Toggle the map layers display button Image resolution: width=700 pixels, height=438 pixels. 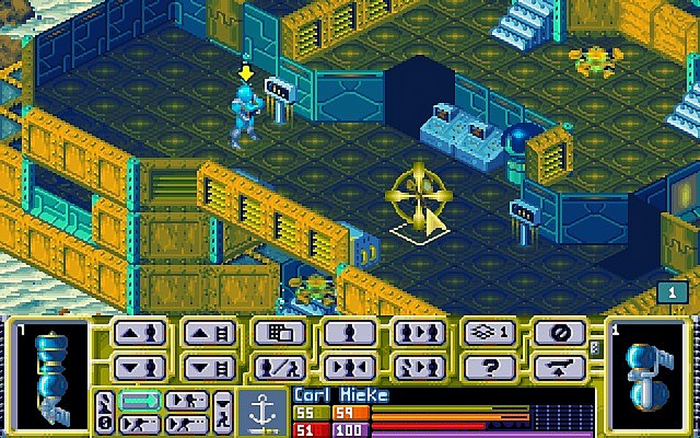tap(489, 334)
